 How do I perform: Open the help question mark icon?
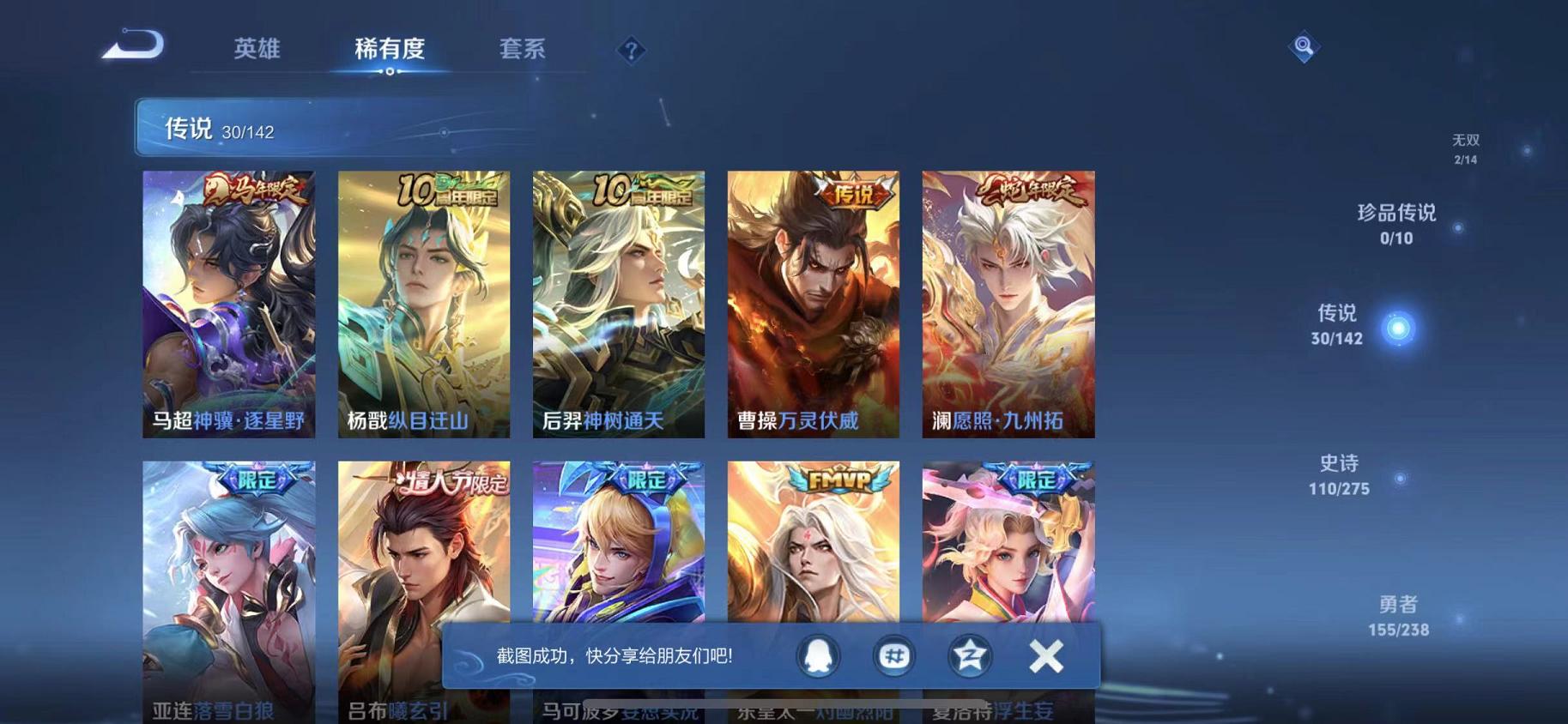tap(631, 51)
